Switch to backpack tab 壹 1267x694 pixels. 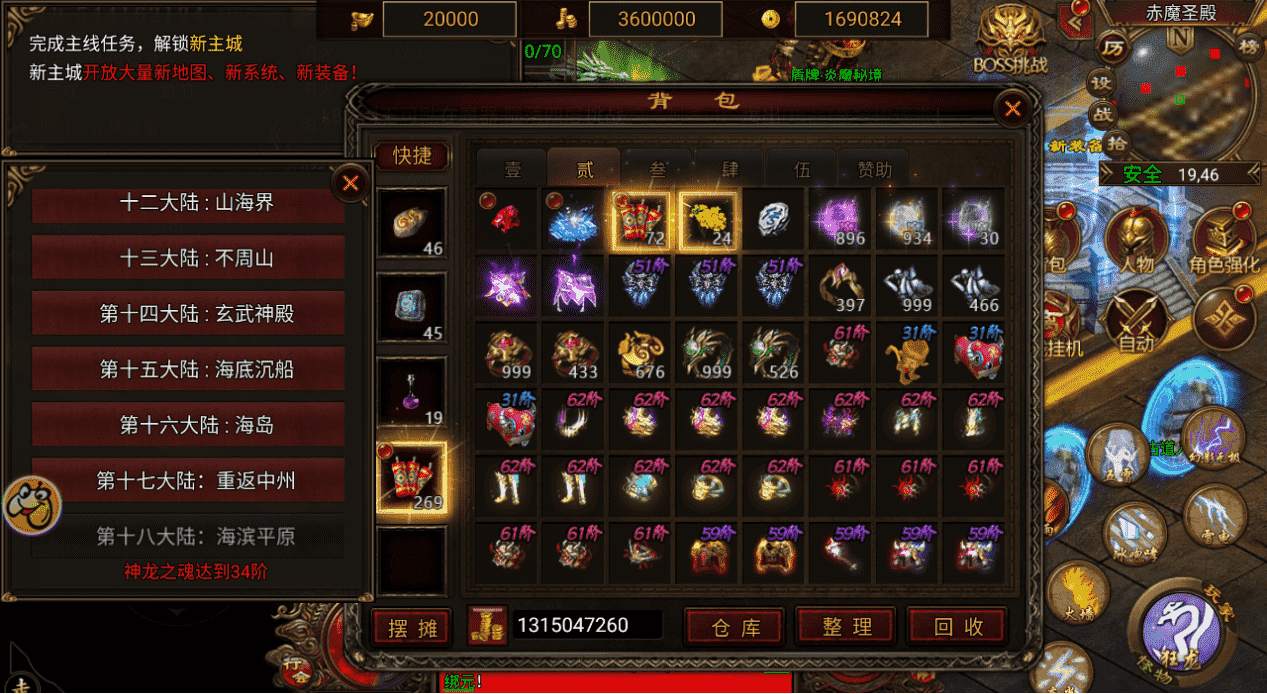(x=512, y=170)
